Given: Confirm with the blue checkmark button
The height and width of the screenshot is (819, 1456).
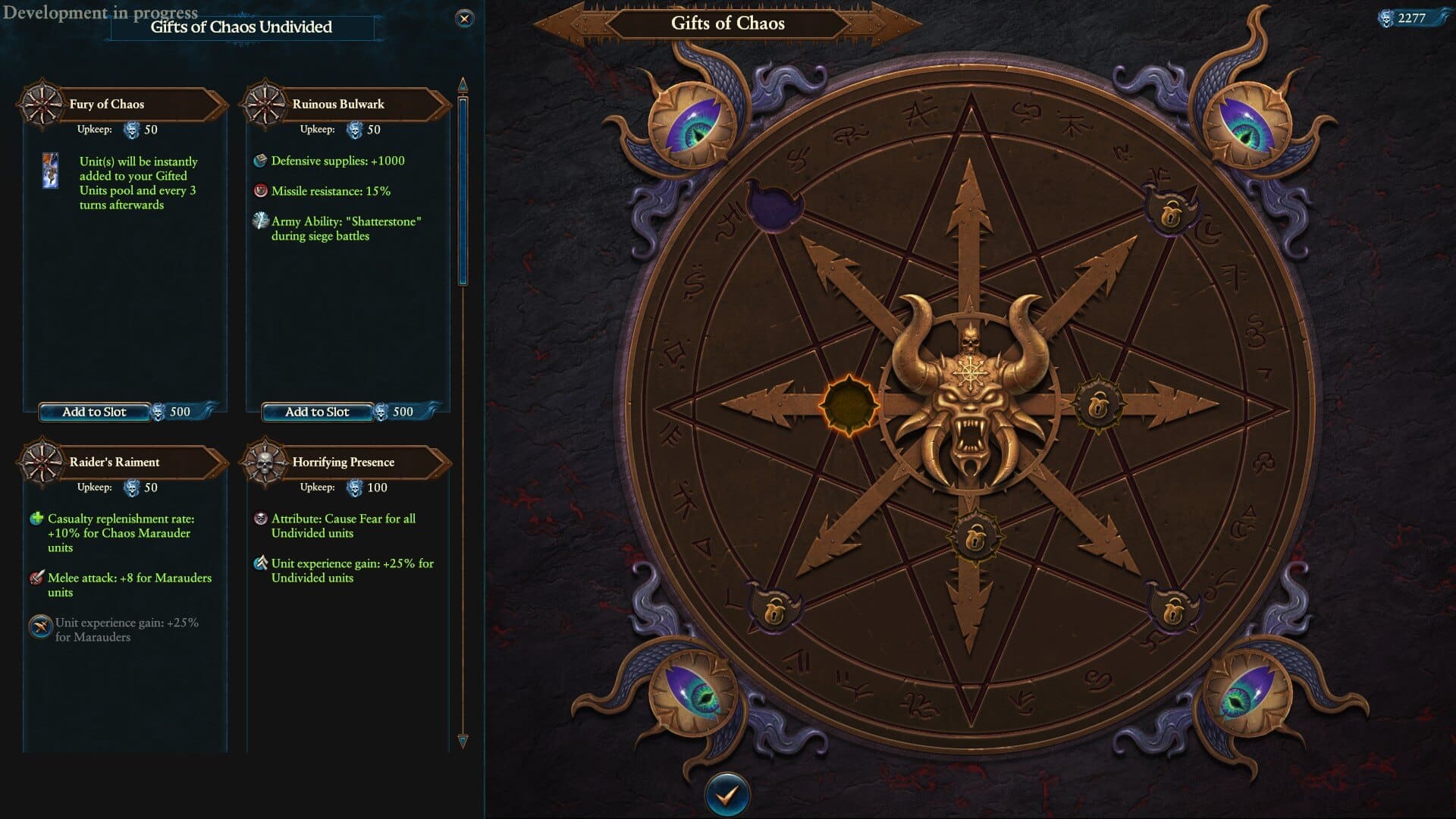Looking at the screenshot, I should coord(726,795).
